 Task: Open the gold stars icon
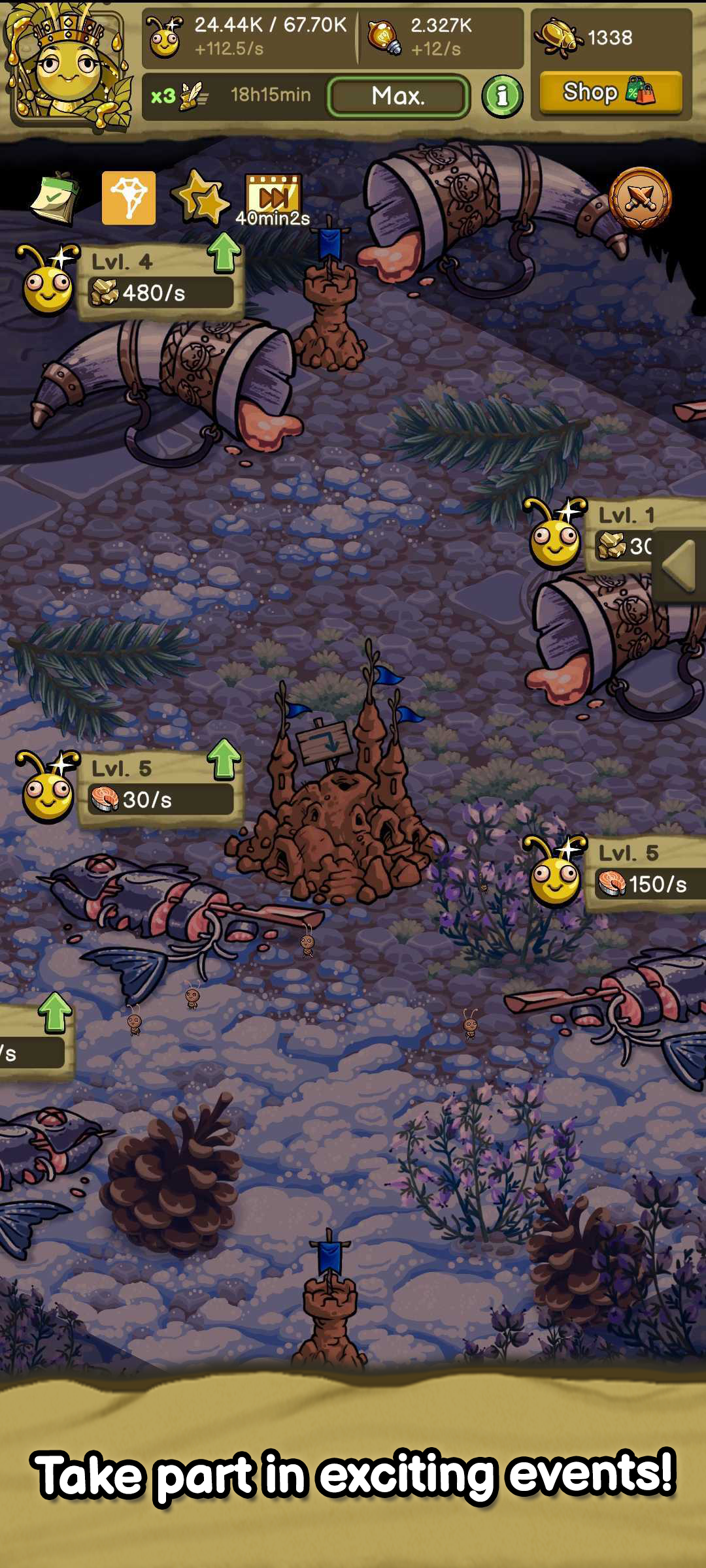click(200, 198)
